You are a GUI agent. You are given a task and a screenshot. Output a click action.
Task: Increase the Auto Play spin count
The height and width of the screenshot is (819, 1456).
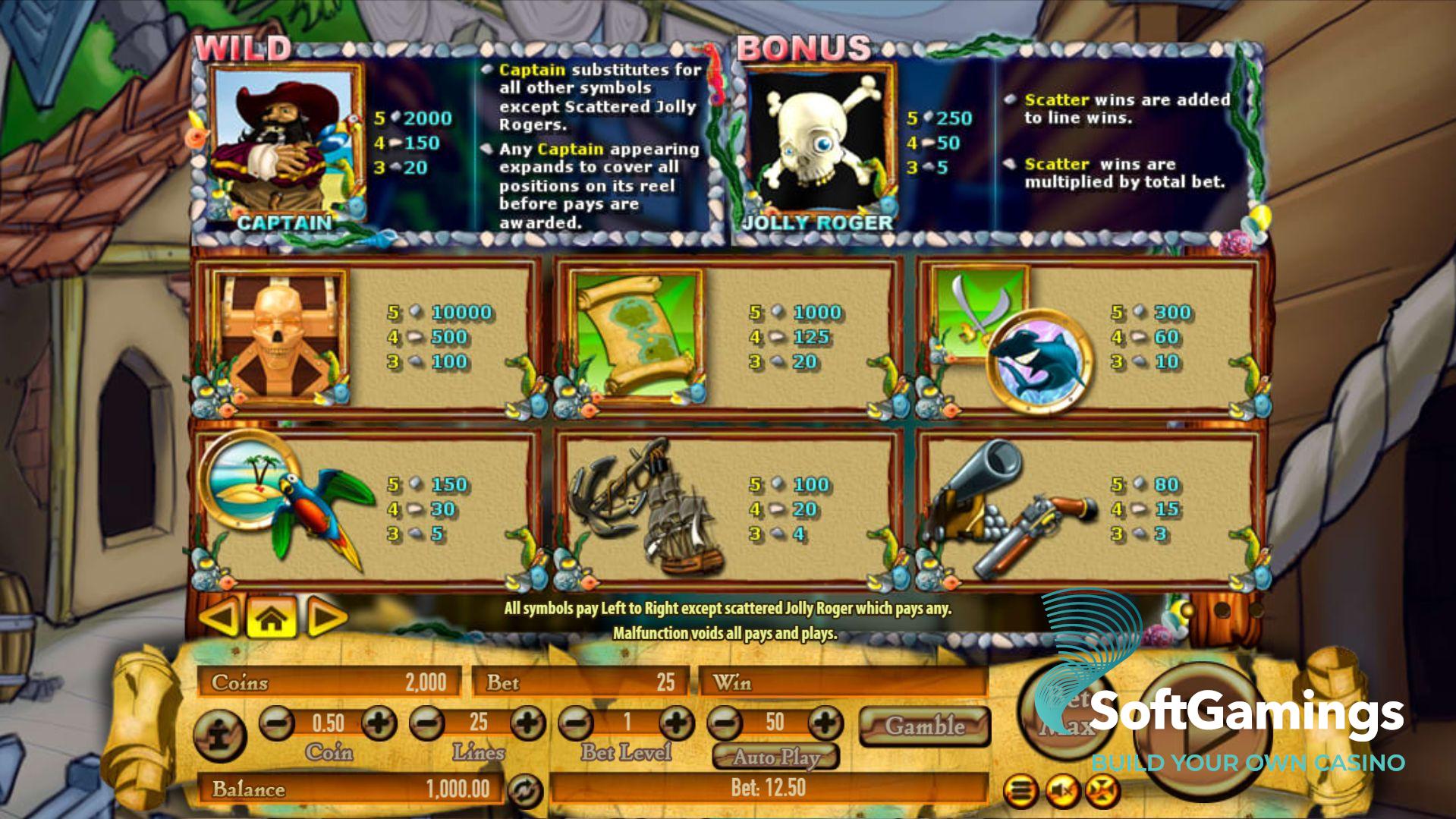pos(825,722)
